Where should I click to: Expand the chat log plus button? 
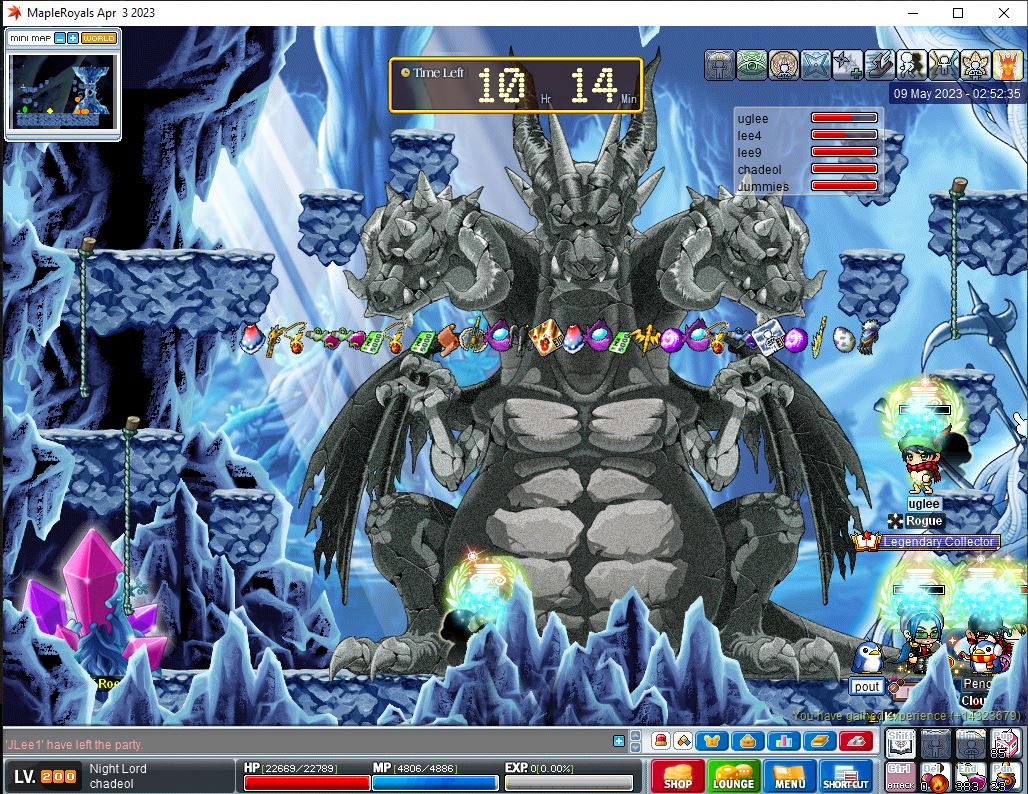tap(619, 741)
